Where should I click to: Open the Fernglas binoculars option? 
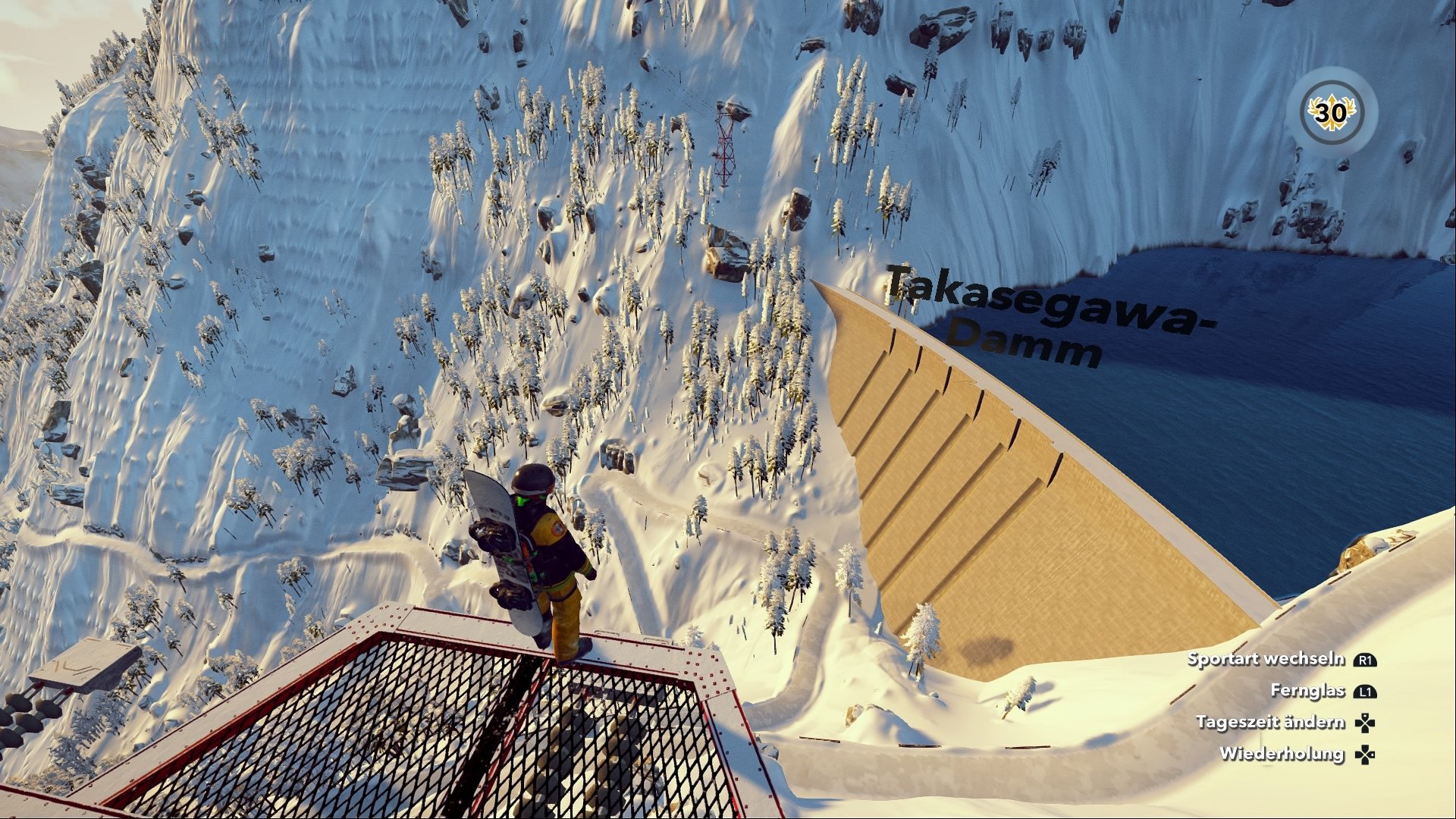click(1310, 690)
